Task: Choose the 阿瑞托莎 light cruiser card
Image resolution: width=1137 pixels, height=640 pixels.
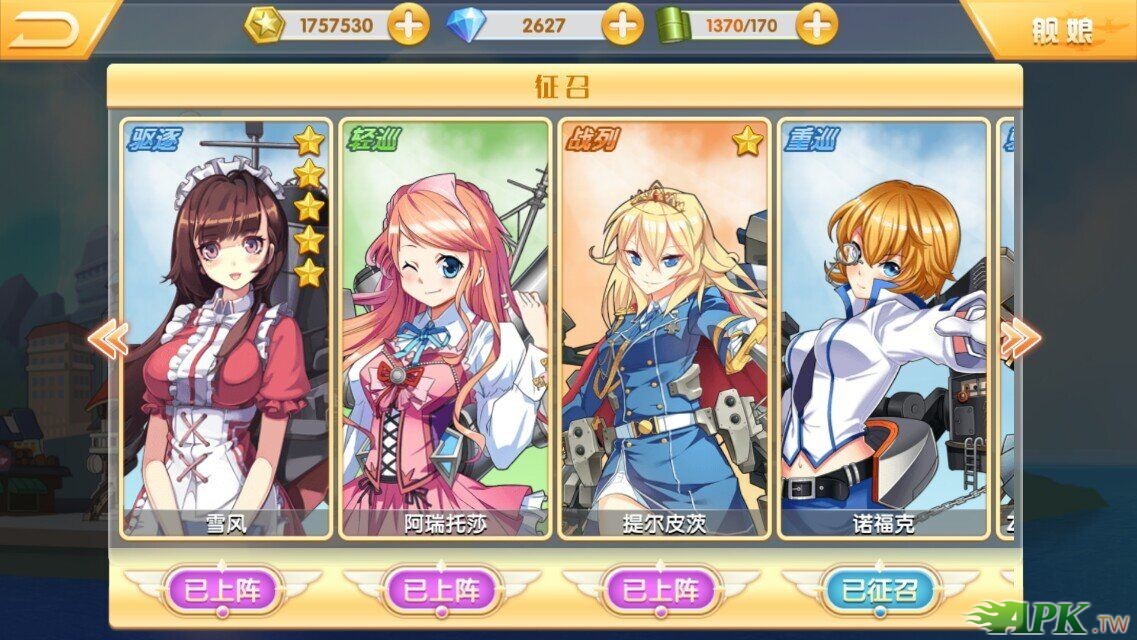Action: pos(445,330)
